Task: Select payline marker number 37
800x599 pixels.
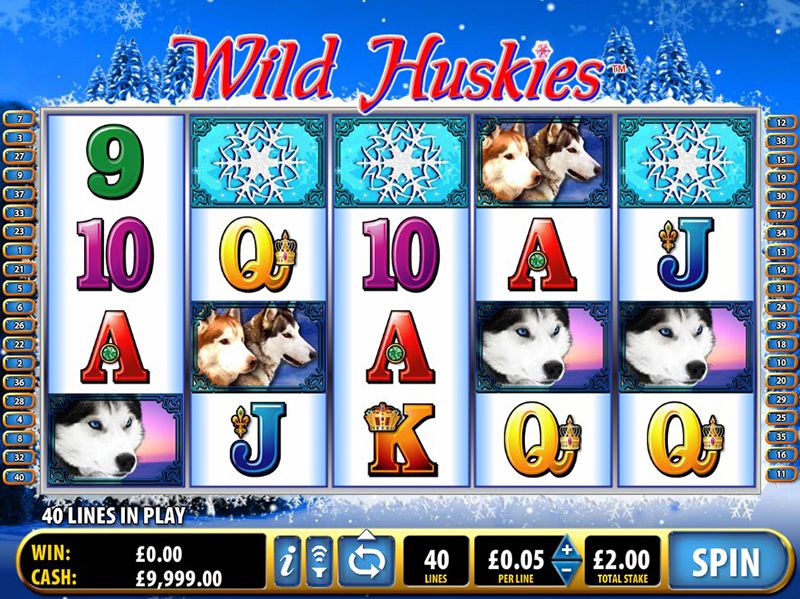Action: 19,193
